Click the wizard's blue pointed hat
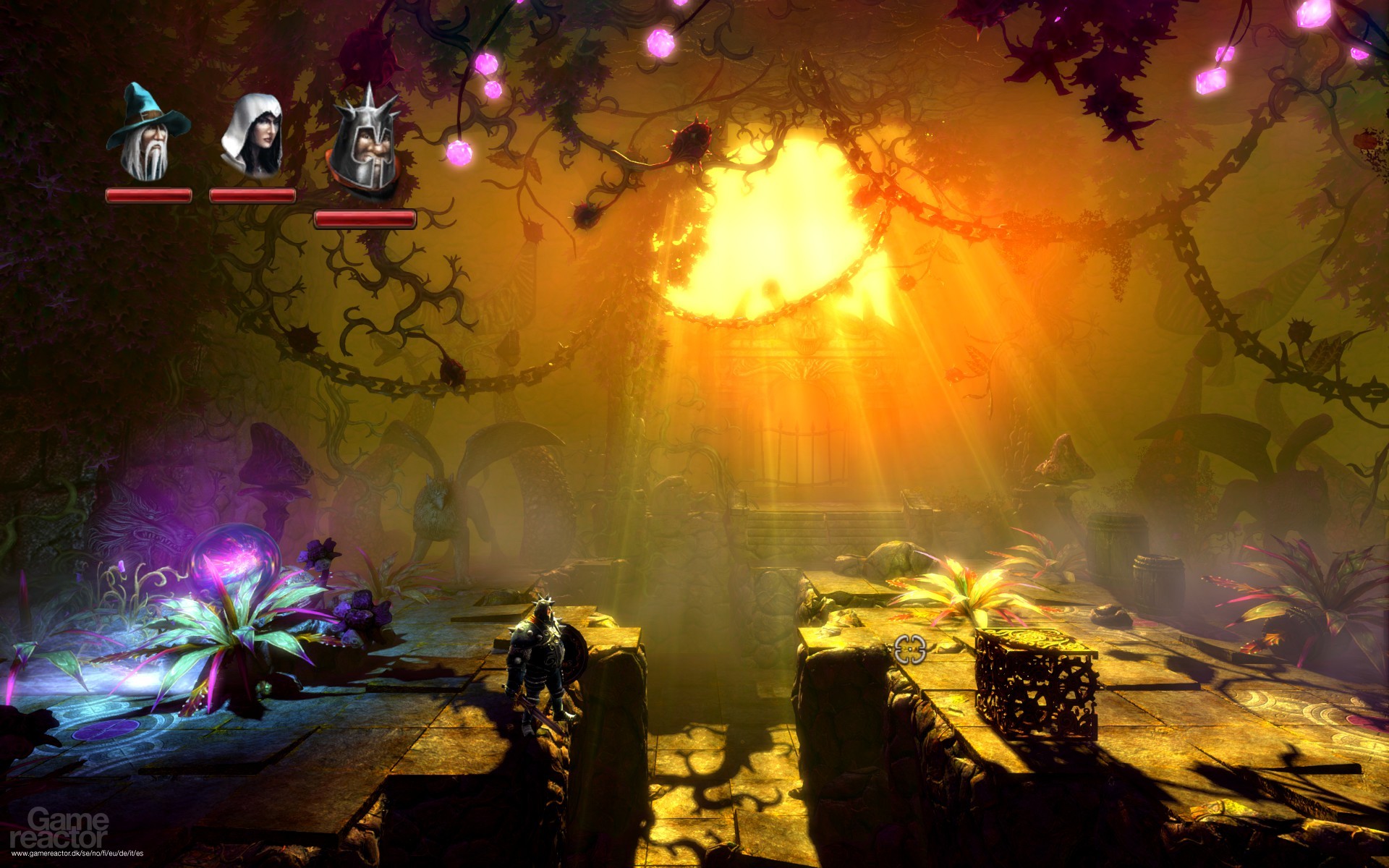This screenshot has width=1389, height=868. [141, 105]
